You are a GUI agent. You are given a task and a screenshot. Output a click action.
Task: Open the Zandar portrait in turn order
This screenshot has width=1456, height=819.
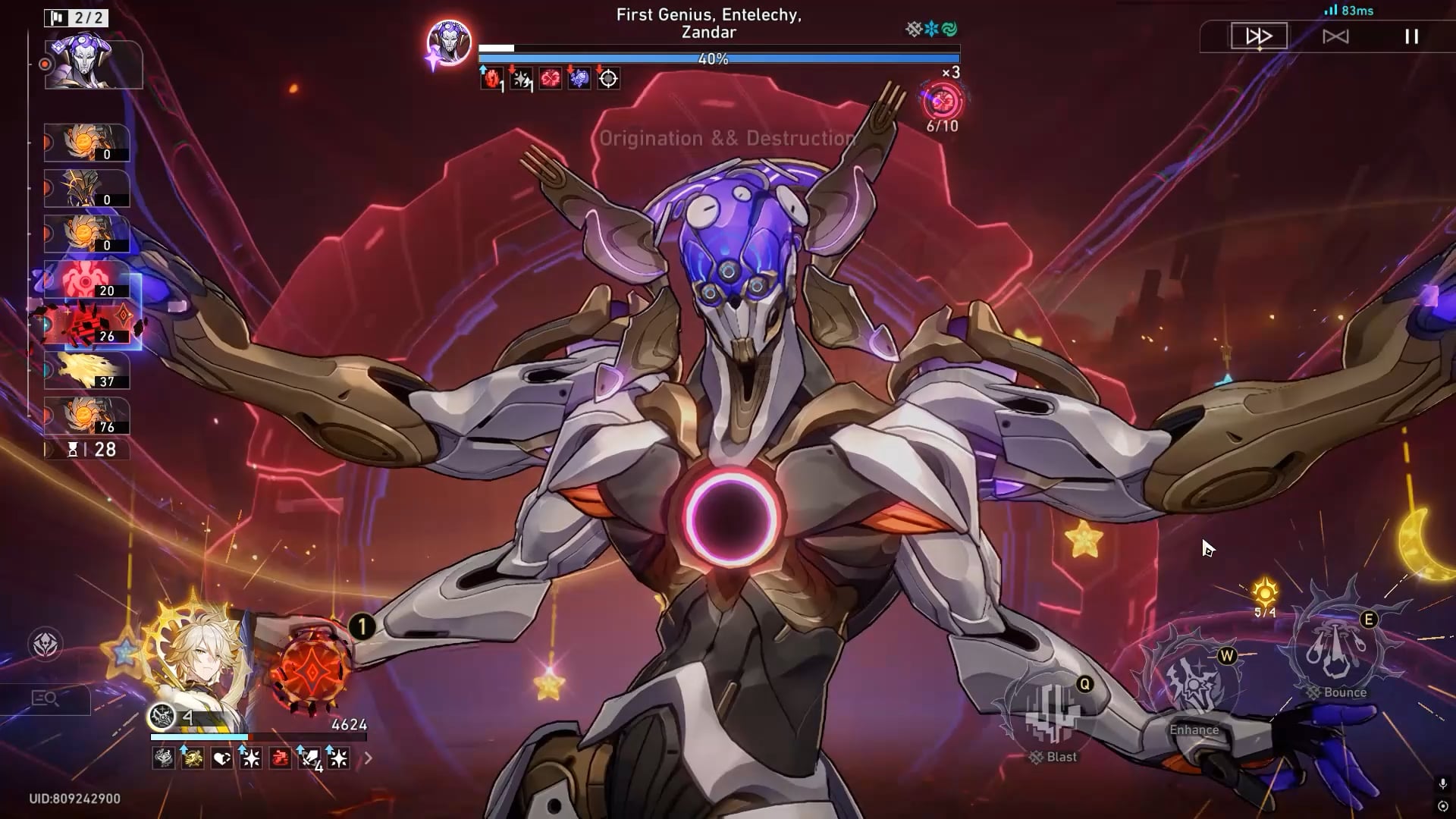(x=93, y=64)
